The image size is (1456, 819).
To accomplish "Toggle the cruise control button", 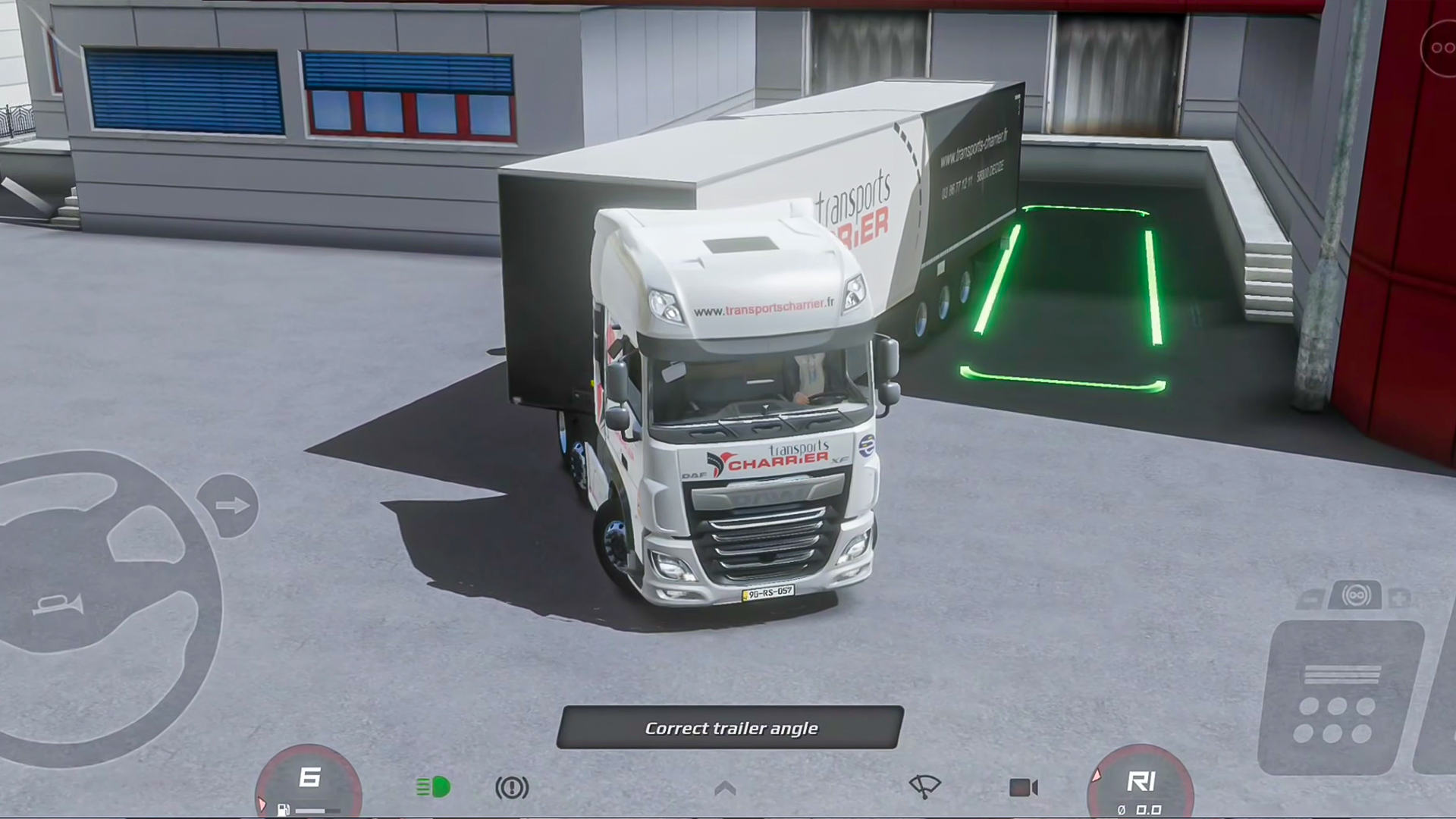I will [1356, 596].
